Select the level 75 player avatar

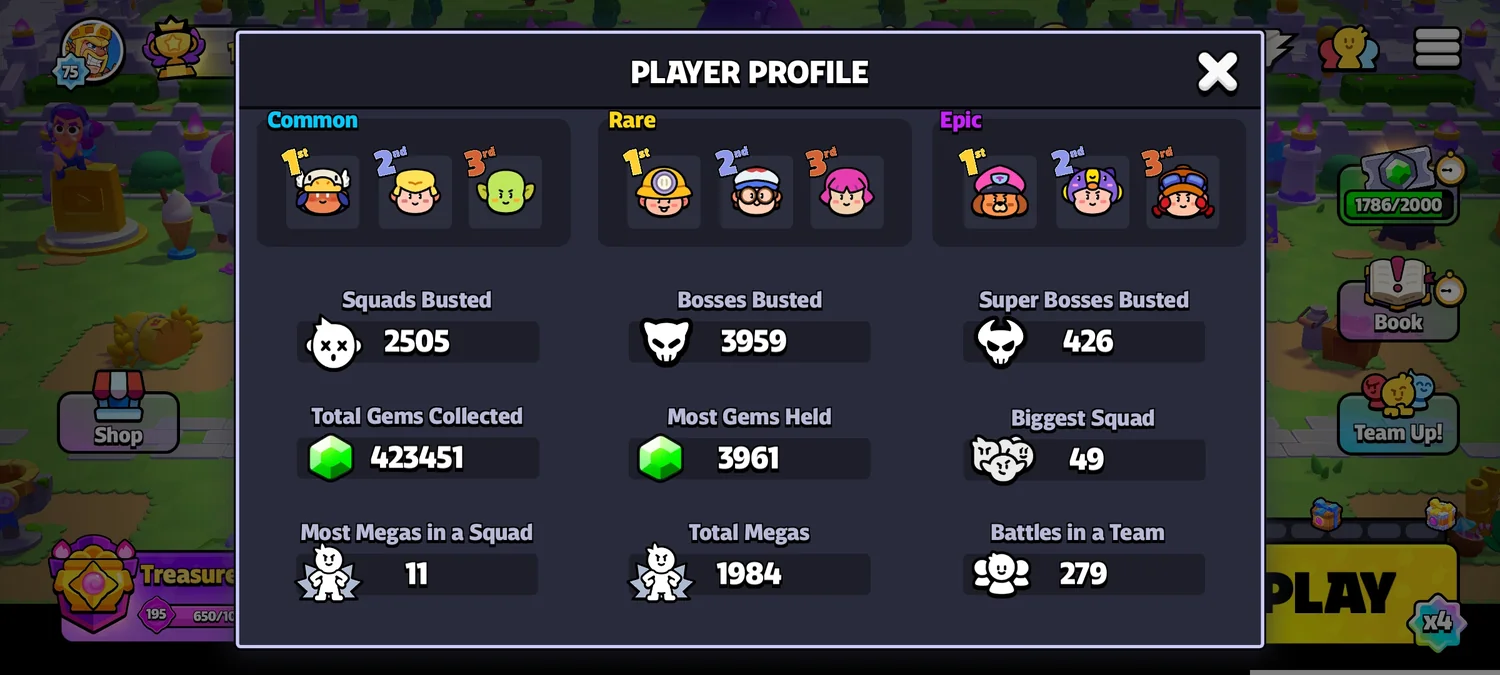point(91,50)
